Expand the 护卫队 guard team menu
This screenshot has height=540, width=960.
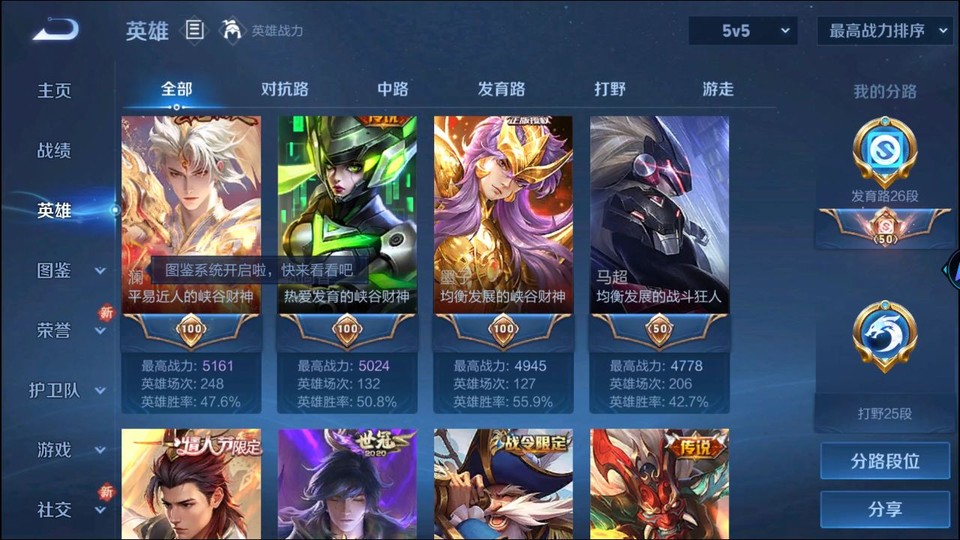[x=68, y=390]
